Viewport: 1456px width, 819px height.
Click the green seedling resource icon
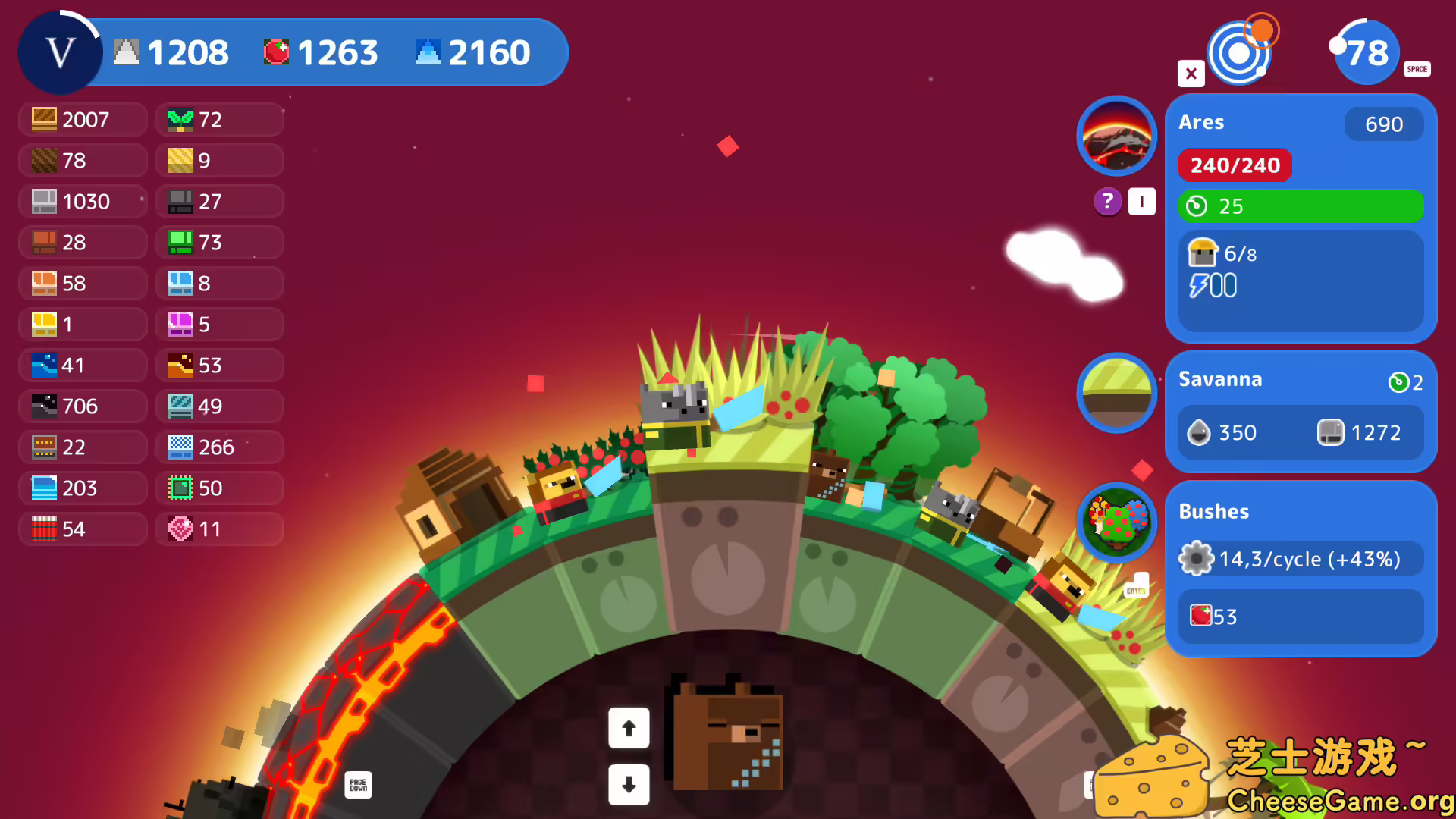(180, 119)
